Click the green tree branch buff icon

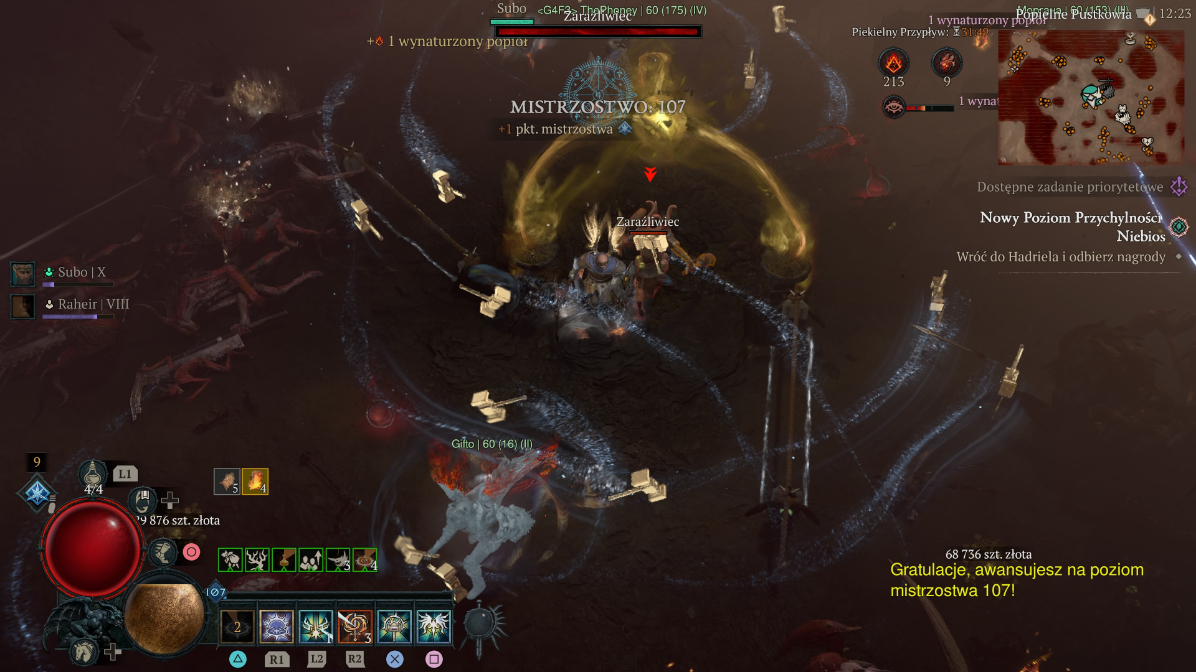[257, 560]
